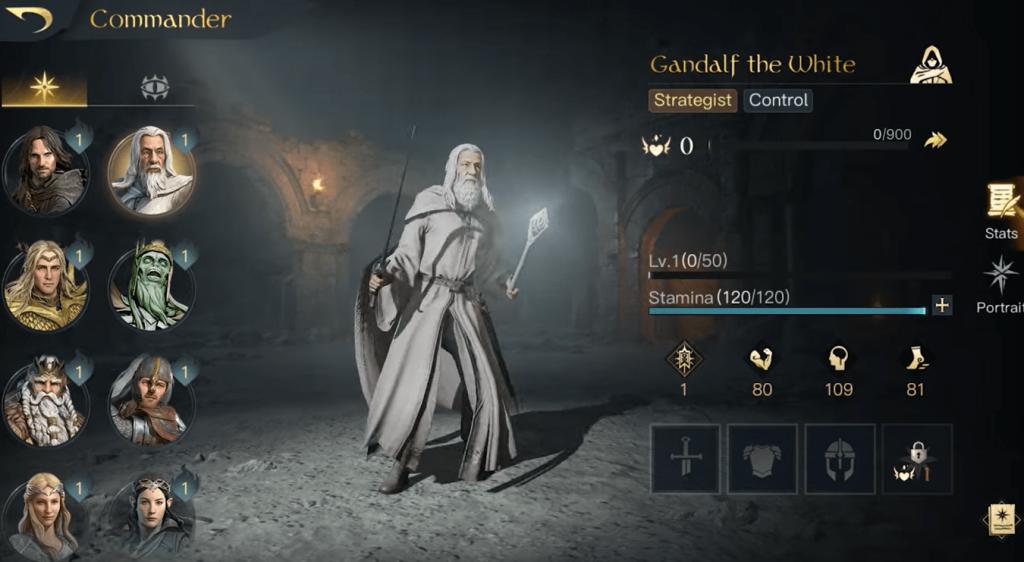Switch to the Eye of Sauron tab
1024x562 pixels.
pyautogui.click(x=154, y=88)
